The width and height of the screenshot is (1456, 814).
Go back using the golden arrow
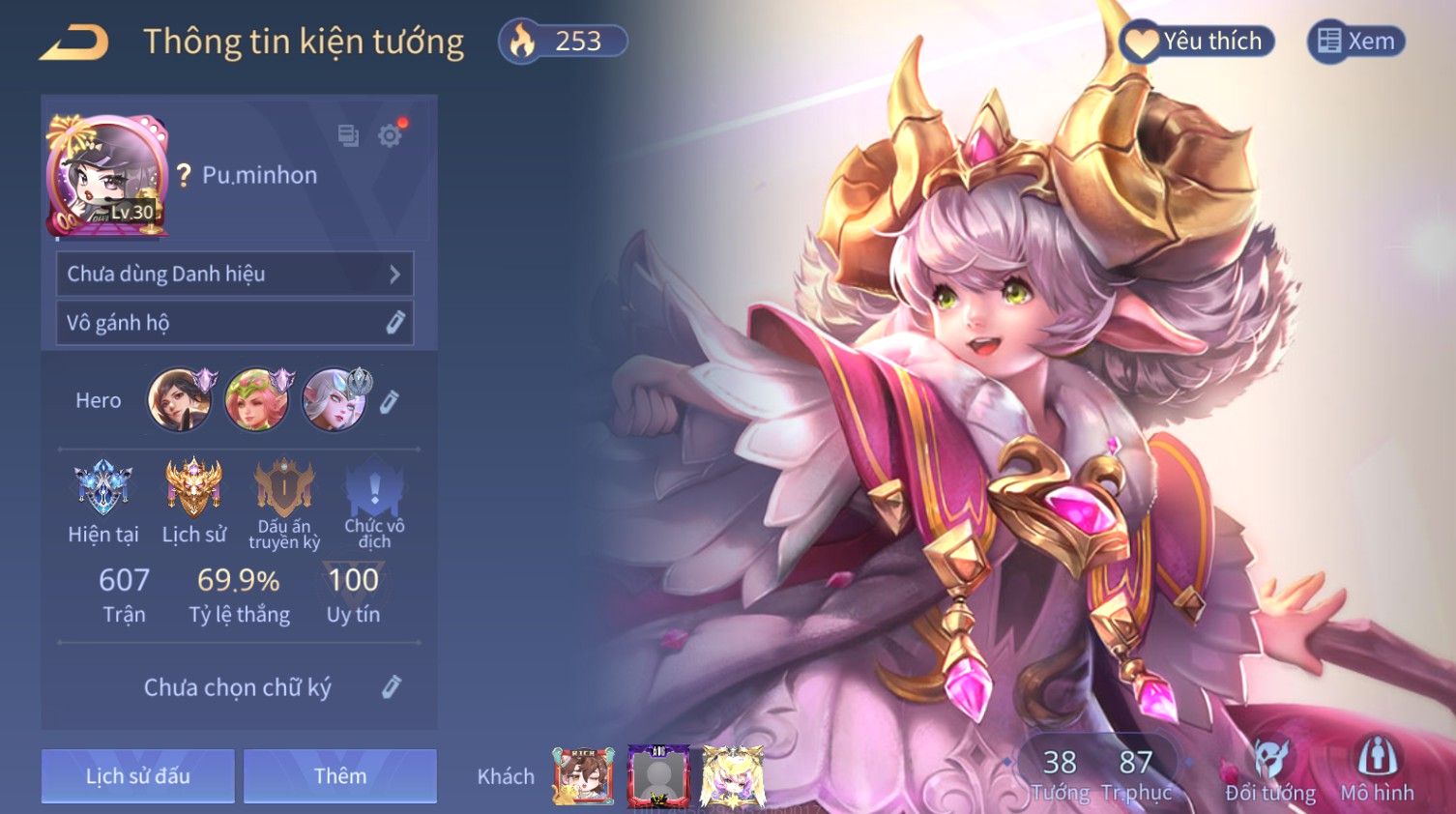73,43
